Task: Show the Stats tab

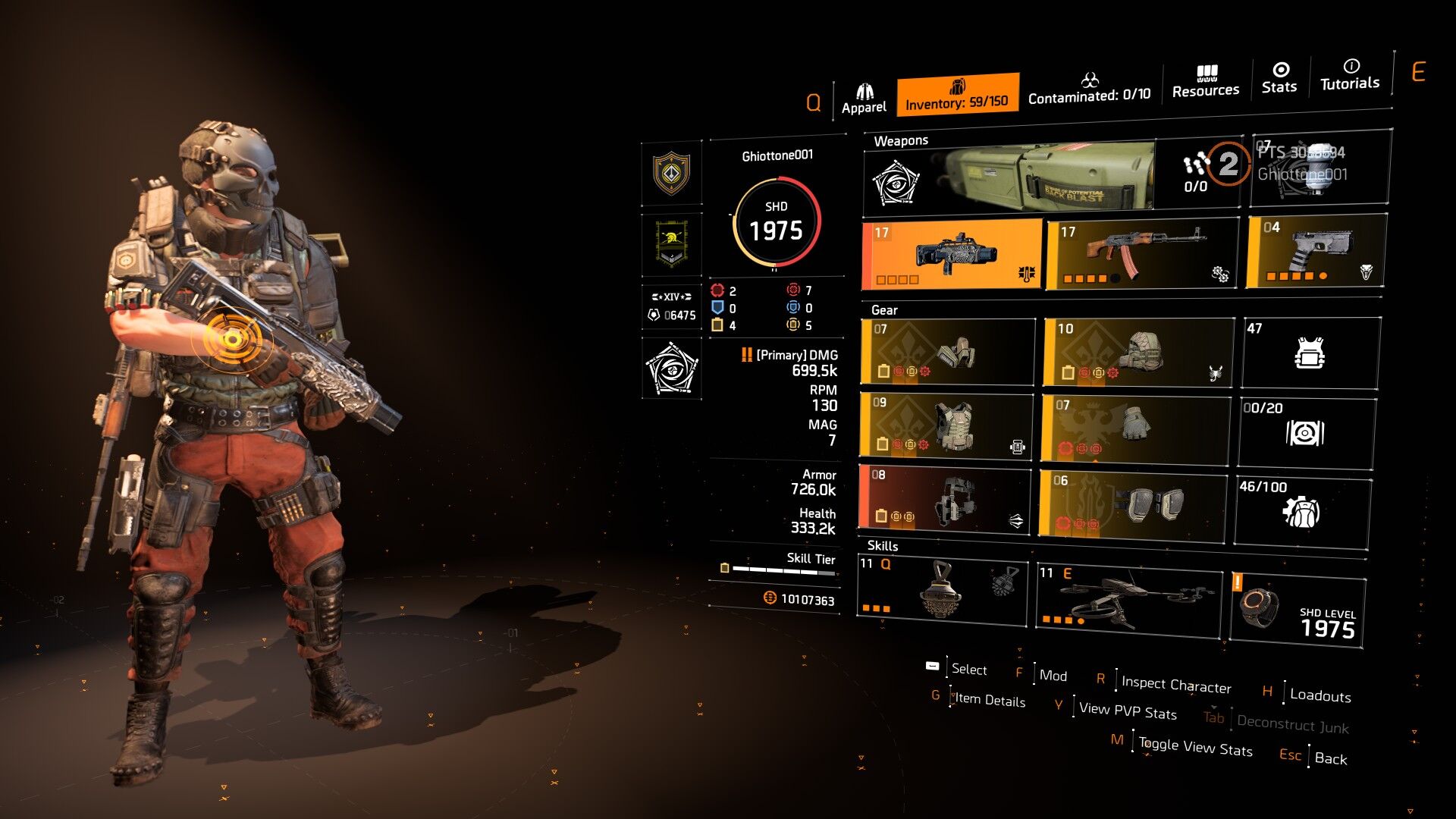Action: click(x=1279, y=79)
